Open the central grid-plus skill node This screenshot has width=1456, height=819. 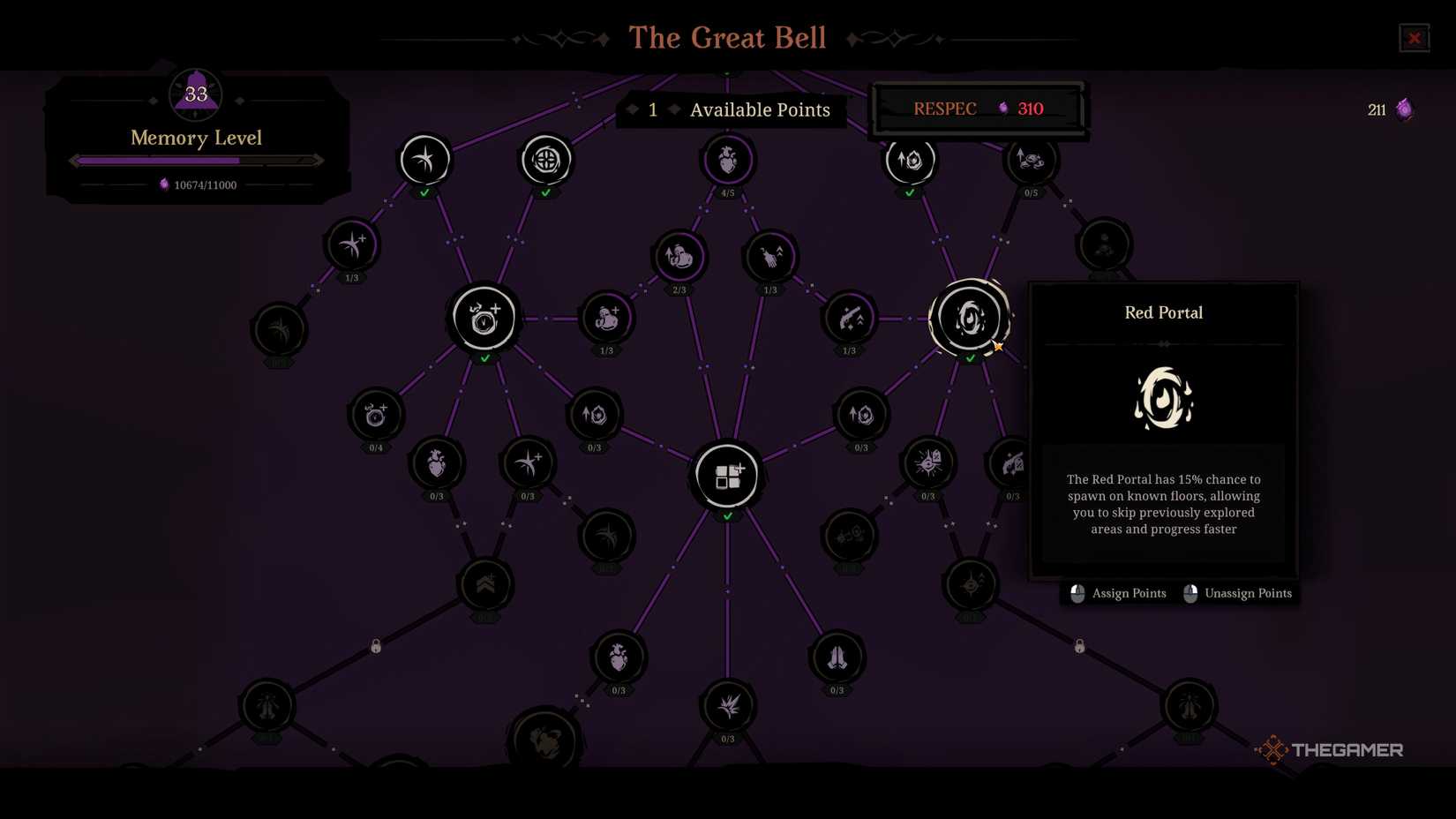click(x=727, y=475)
